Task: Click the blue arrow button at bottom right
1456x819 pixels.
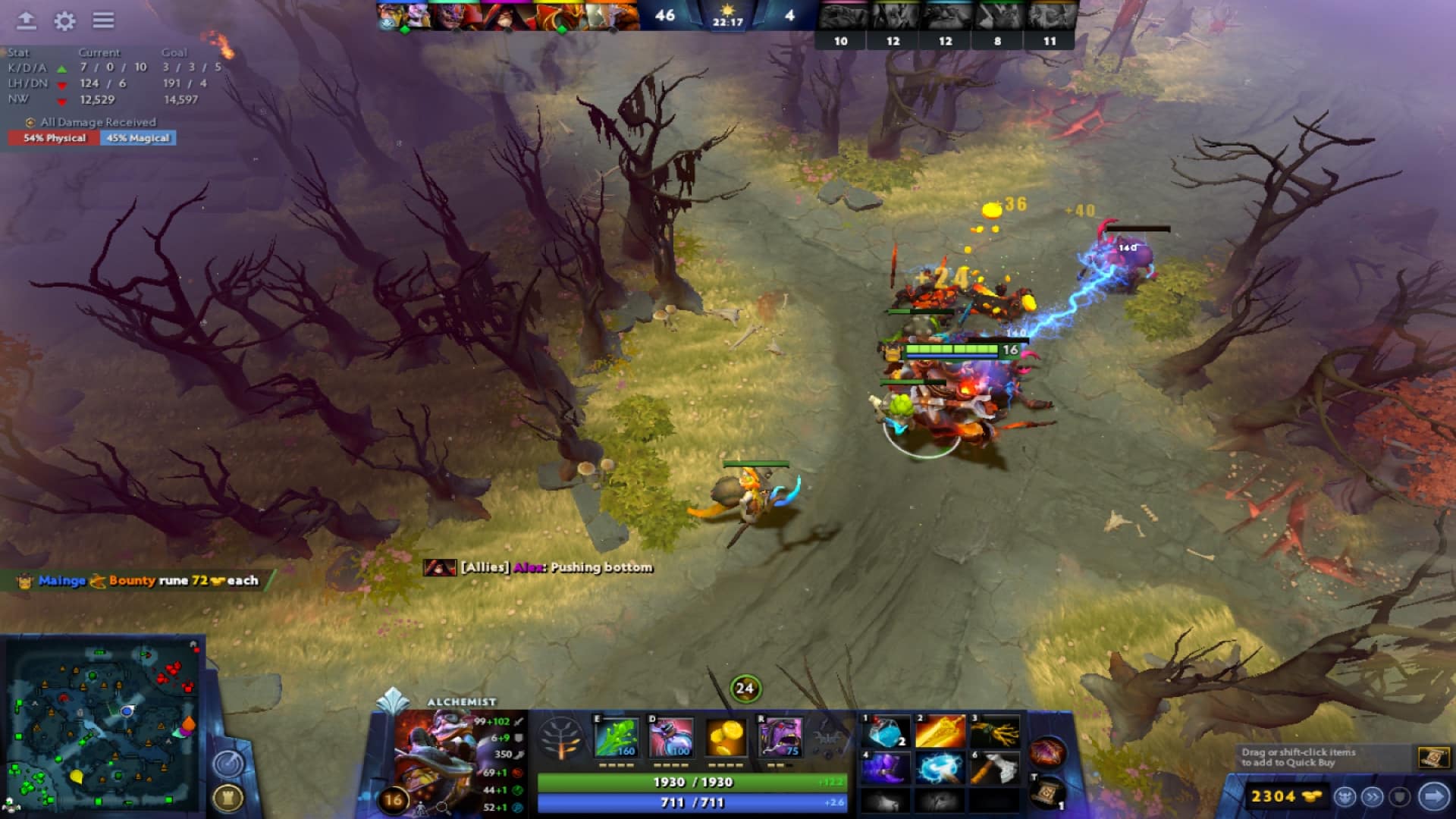Action: pos(1432,798)
